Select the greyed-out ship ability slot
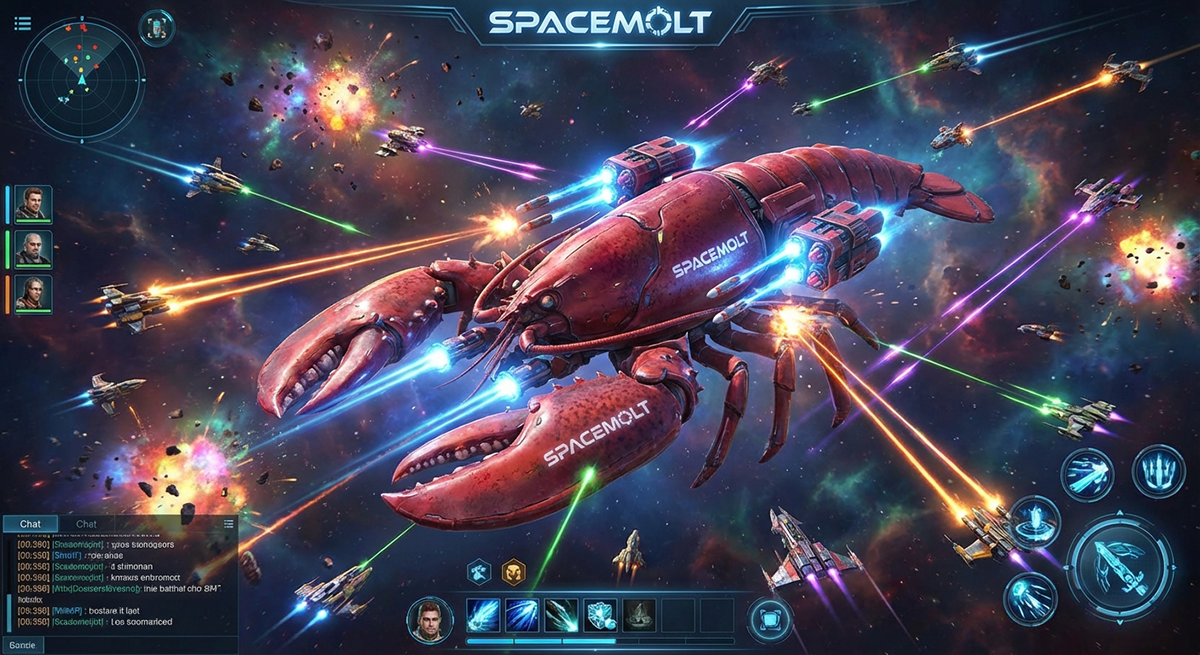The width and height of the screenshot is (1200, 655). [x=639, y=615]
